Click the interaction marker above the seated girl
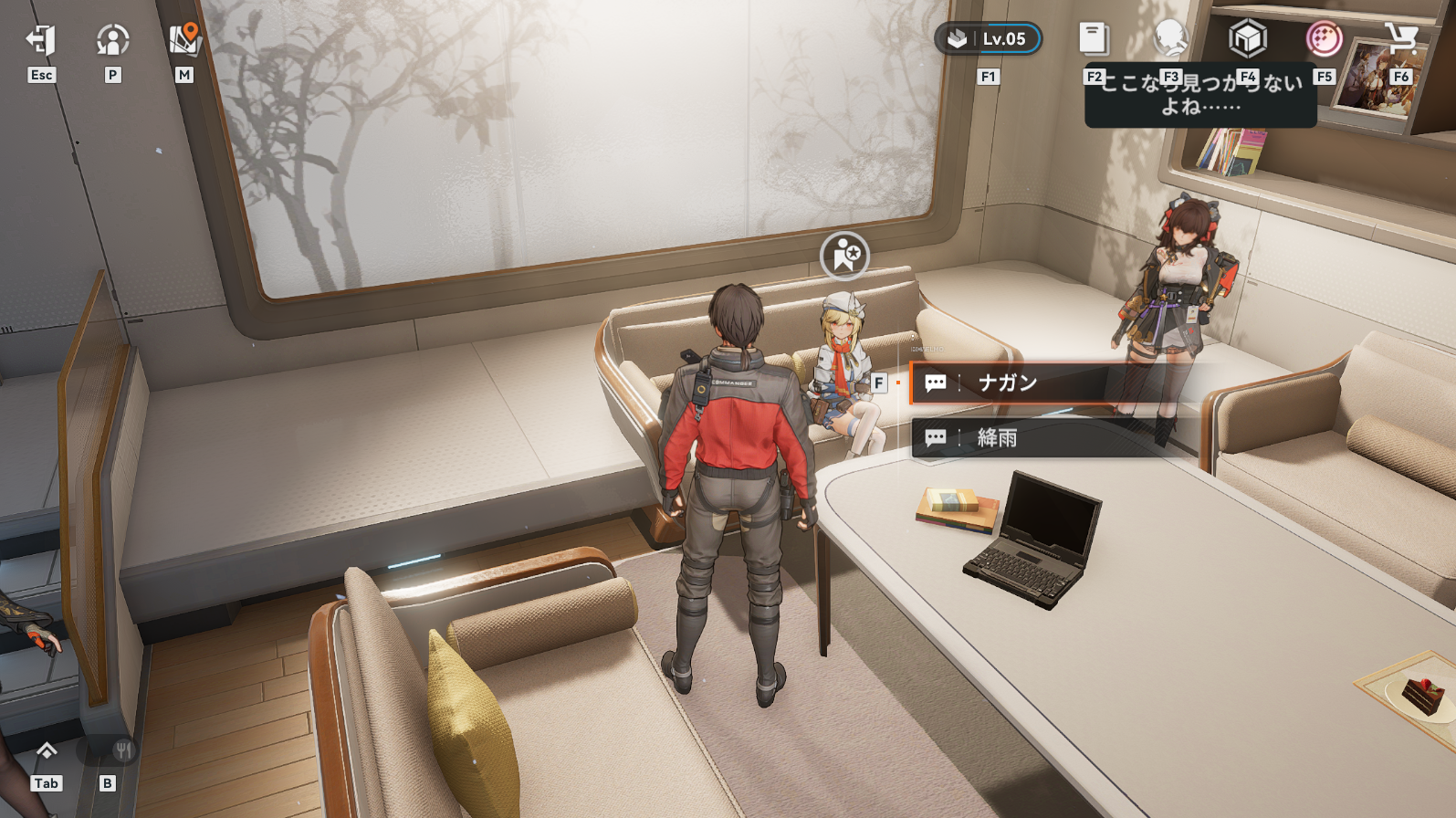 (844, 255)
